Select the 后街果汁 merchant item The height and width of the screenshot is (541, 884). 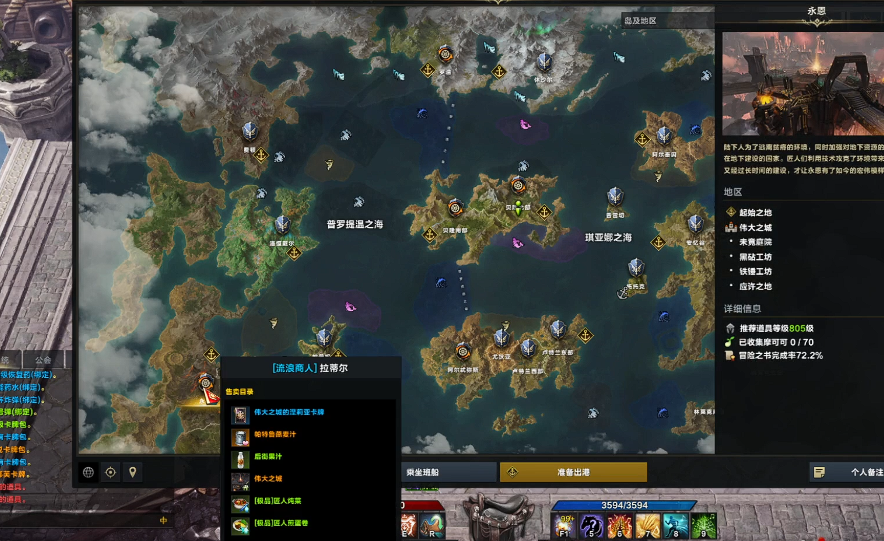pyautogui.click(x=270, y=458)
